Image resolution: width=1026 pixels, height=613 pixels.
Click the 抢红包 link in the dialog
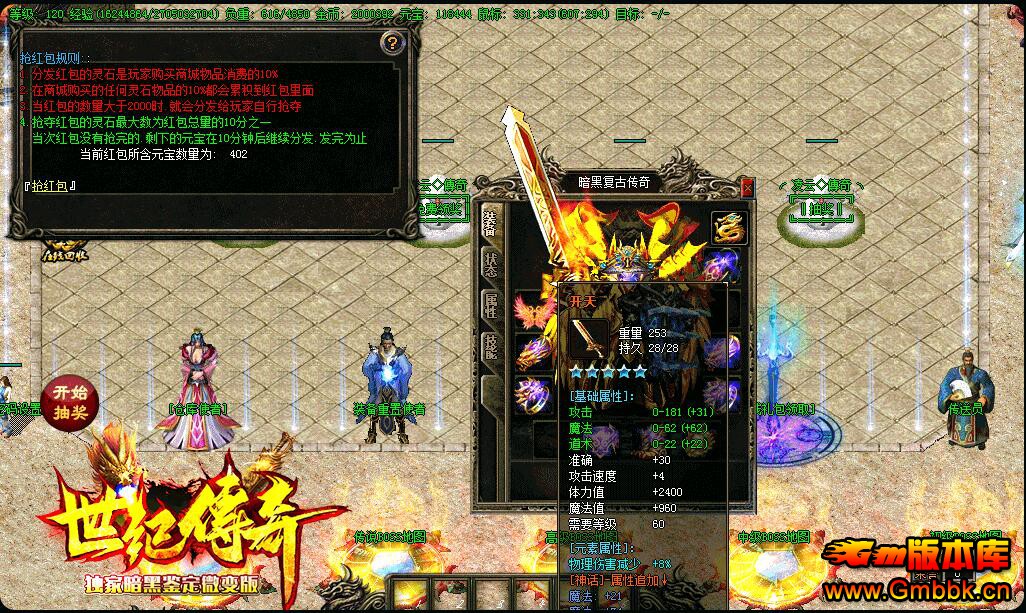(49, 185)
